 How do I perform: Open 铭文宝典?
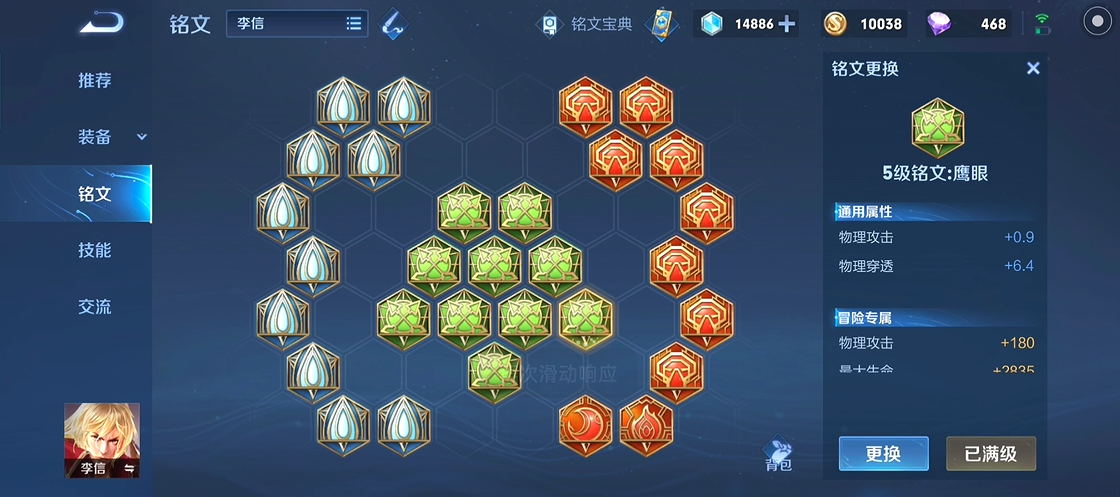pyautogui.click(x=589, y=24)
